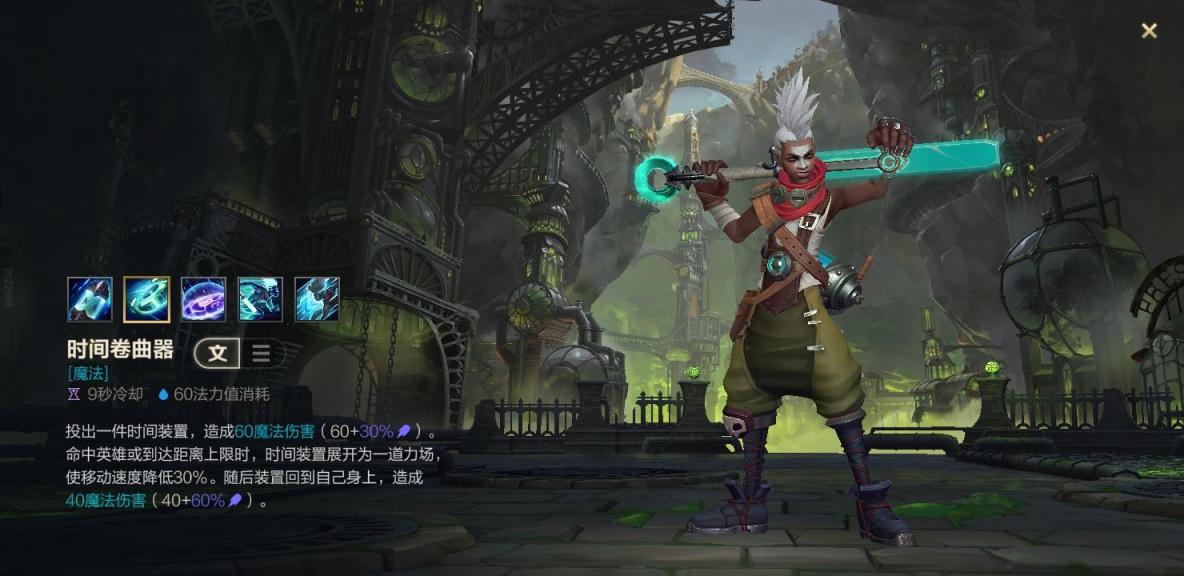Select the highlighted Timewinder ability icon
The image size is (1184, 576).
tap(146, 299)
